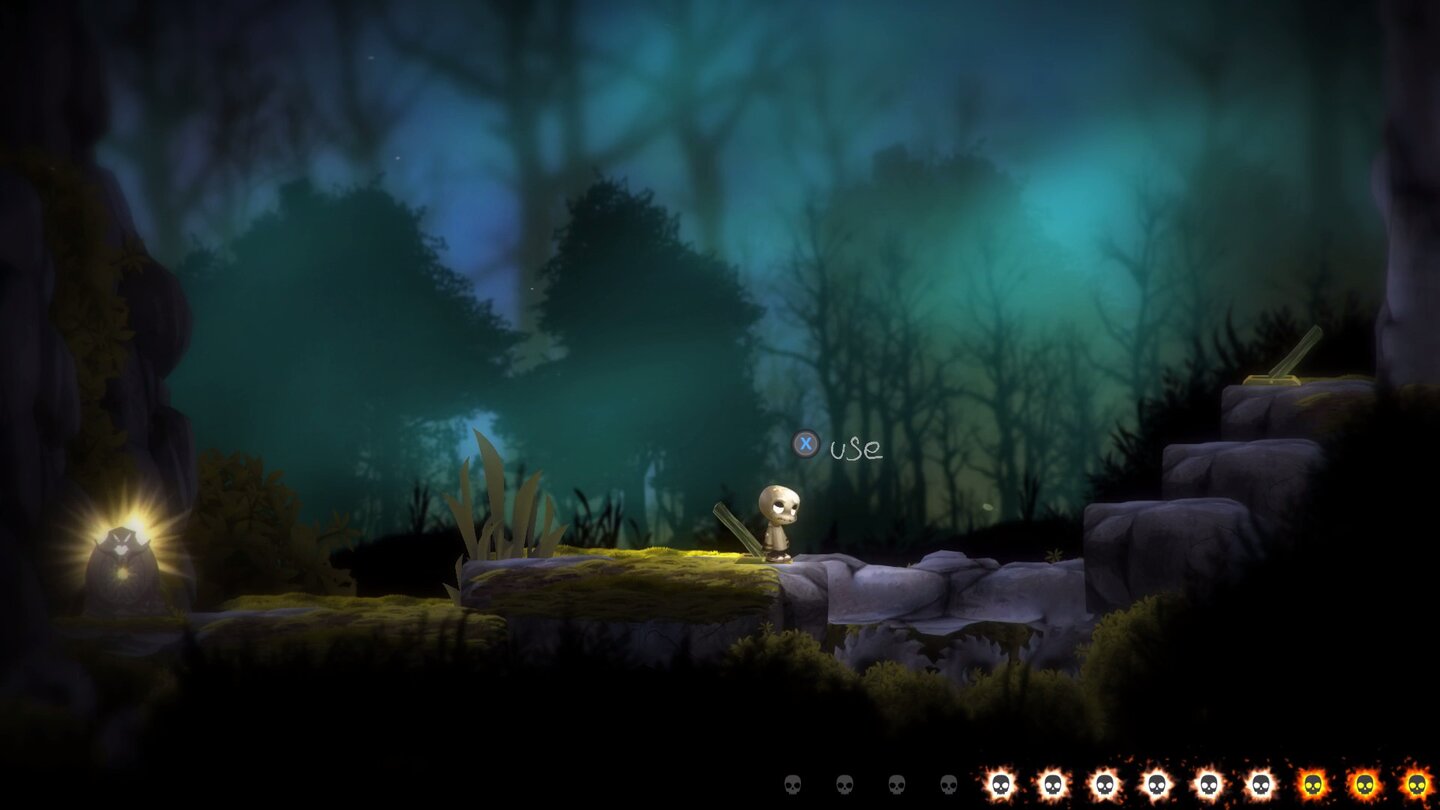Select the leftmost flaming white skull icon
Screen dimensions: 1440x810
1000,784
